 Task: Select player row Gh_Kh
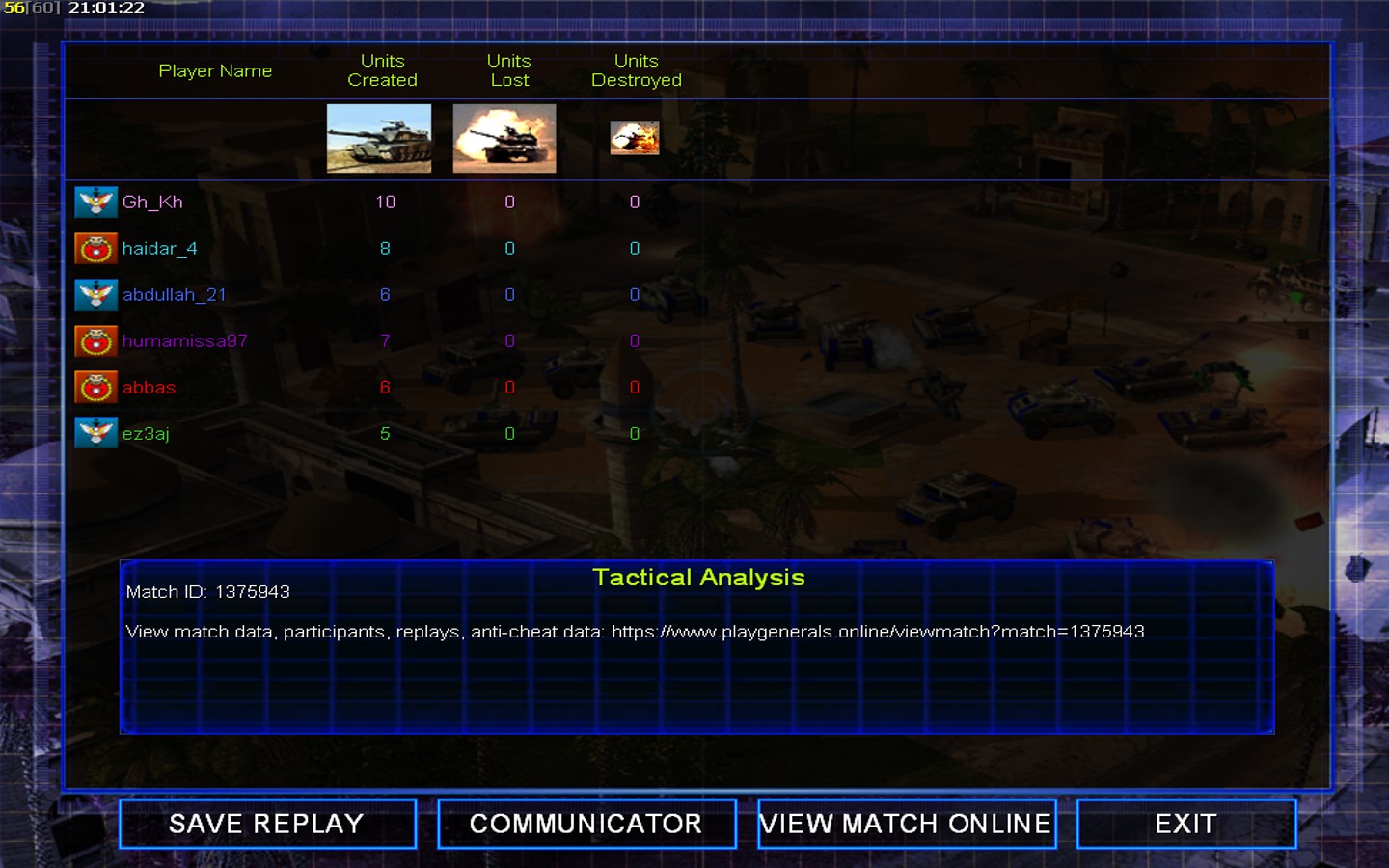[152, 203]
